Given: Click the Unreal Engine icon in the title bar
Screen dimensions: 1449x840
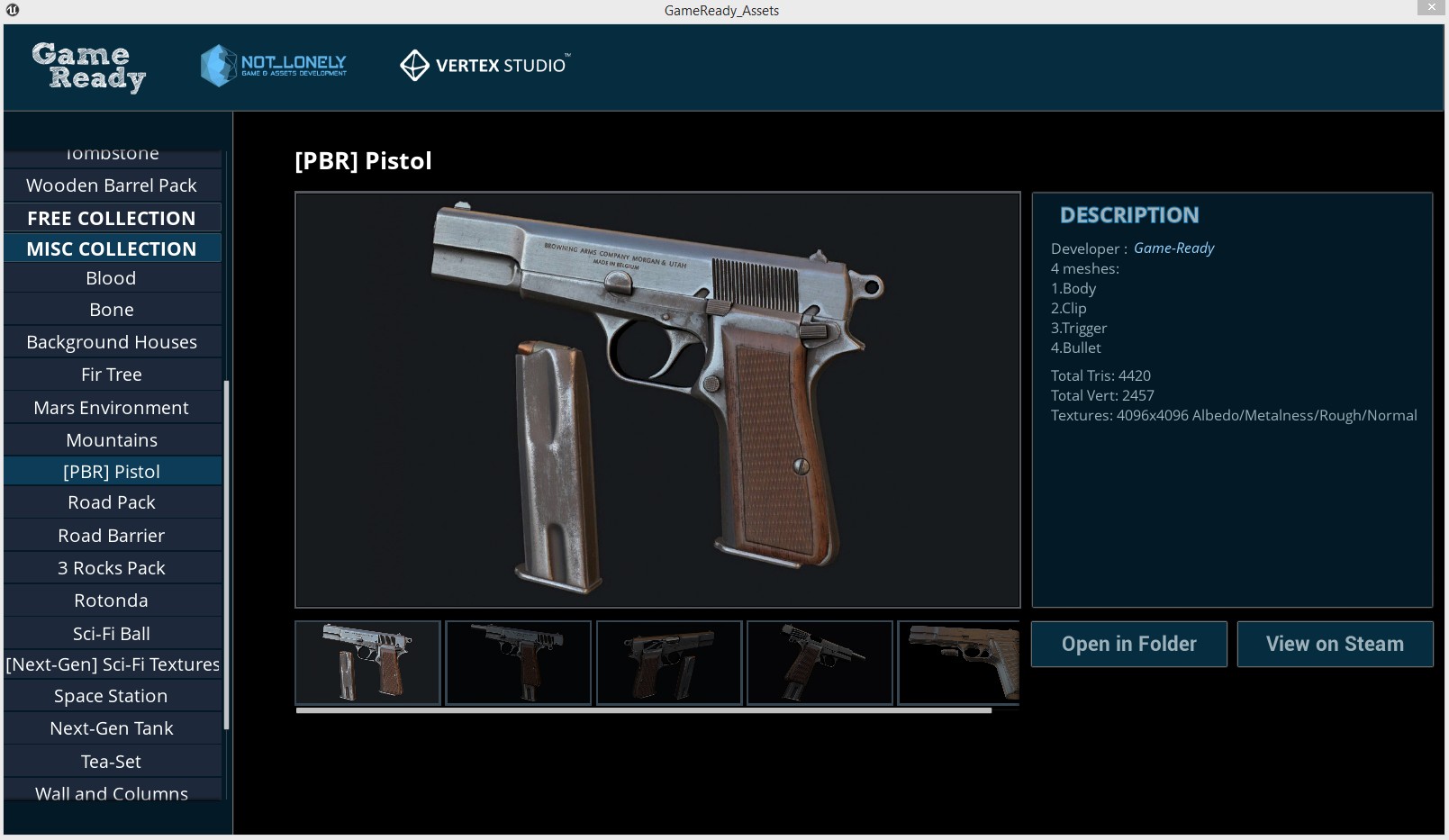Looking at the screenshot, I should 11,10.
